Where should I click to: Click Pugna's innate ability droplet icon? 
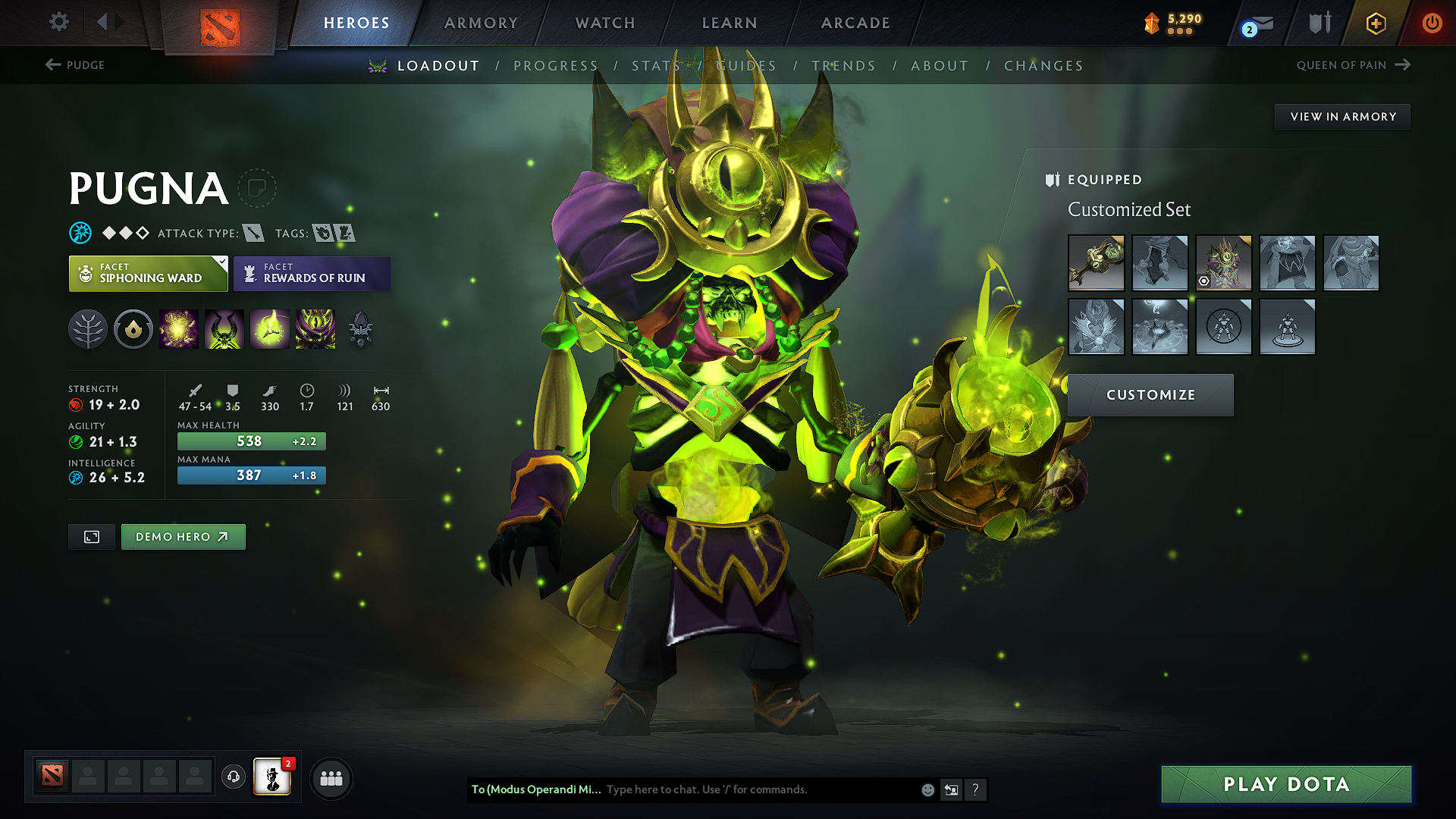coord(133,329)
